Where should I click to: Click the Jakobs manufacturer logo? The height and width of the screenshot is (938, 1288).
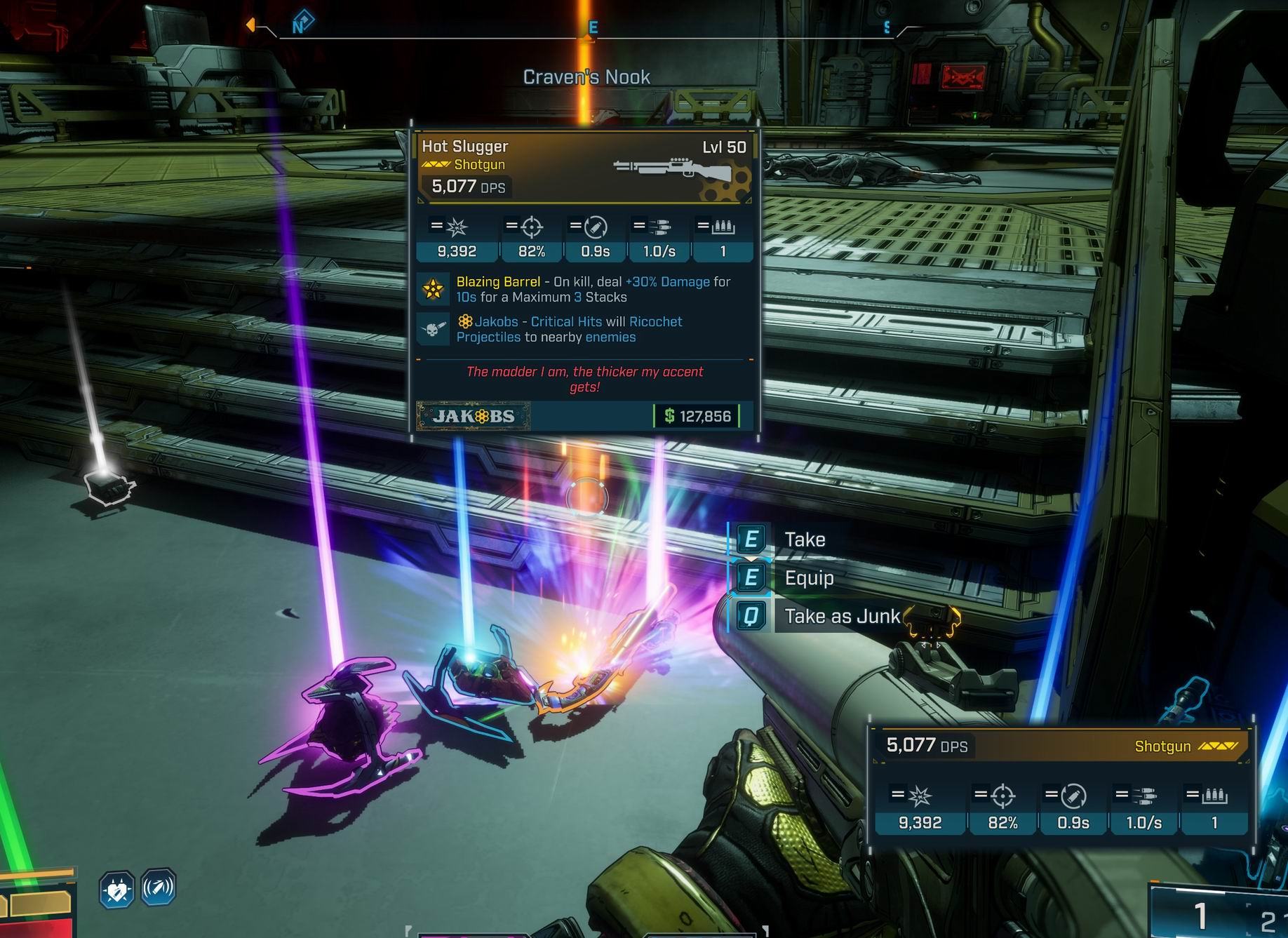[x=474, y=416]
